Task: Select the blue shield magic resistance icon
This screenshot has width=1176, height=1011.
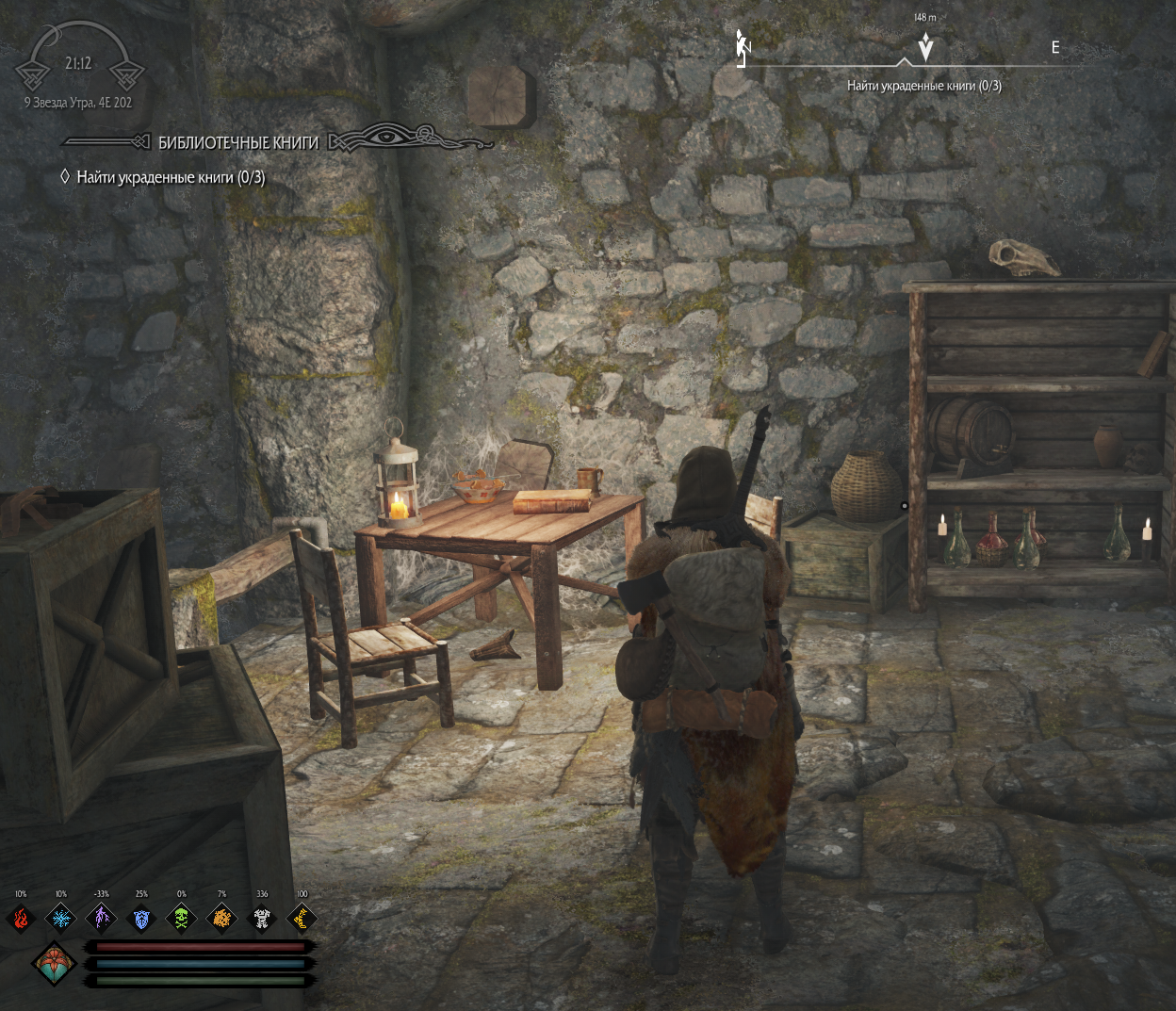Action: 141,917
